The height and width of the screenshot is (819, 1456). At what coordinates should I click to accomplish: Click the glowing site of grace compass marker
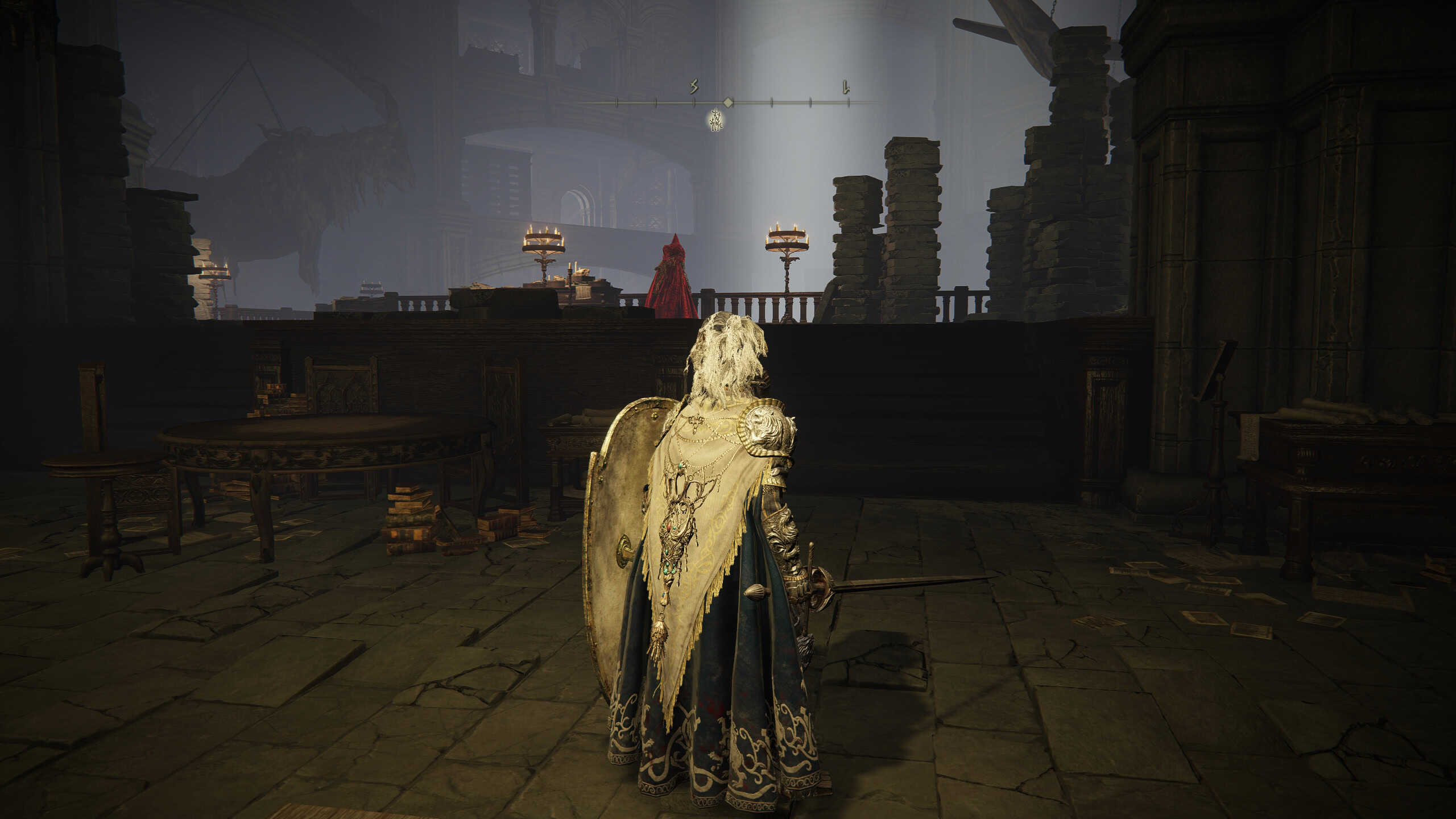[x=716, y=121]
